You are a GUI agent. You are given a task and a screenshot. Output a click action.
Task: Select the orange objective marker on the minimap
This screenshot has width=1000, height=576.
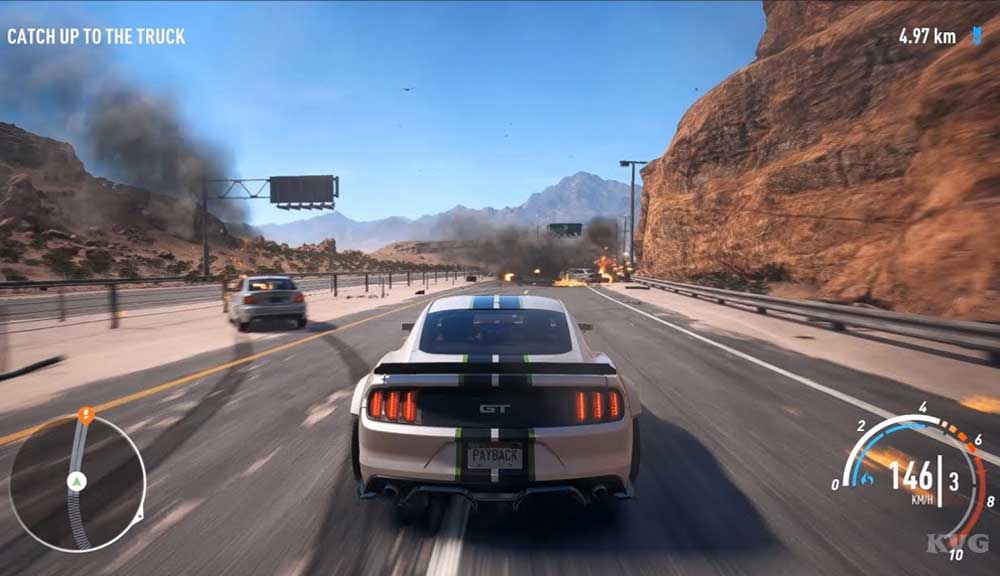[x=86, y=413]
